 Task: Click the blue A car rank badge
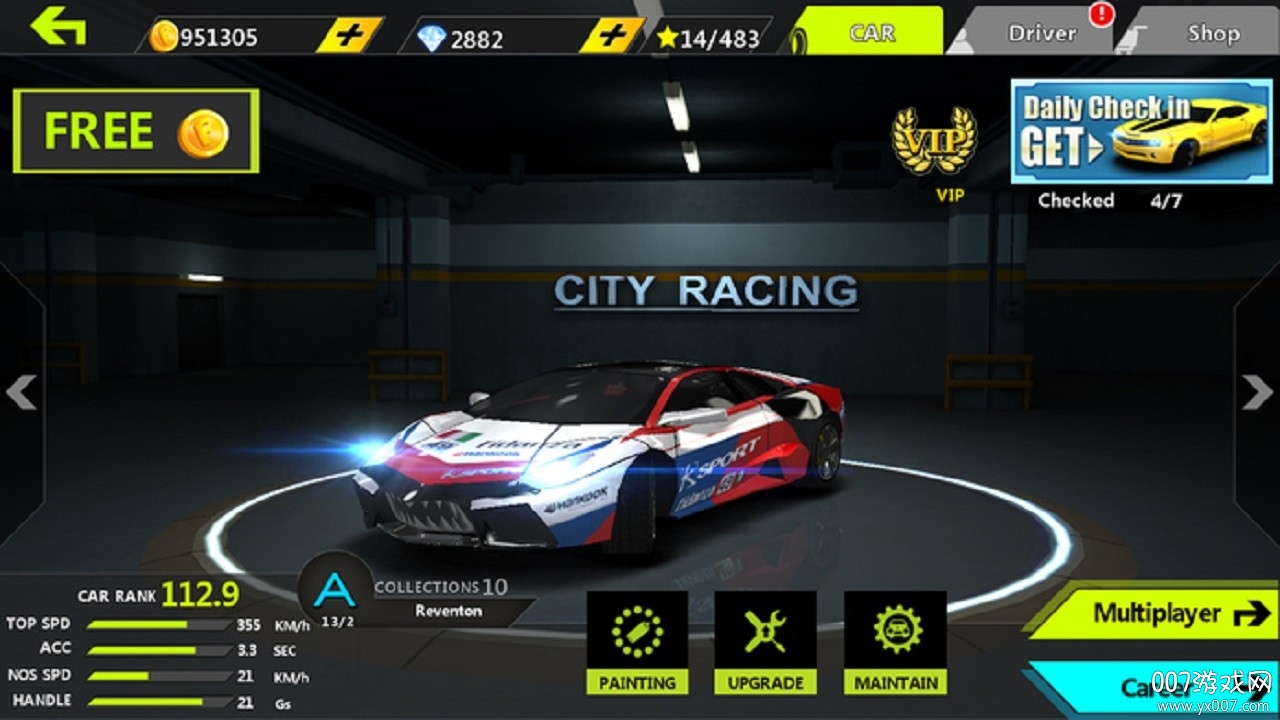point(333,592)
